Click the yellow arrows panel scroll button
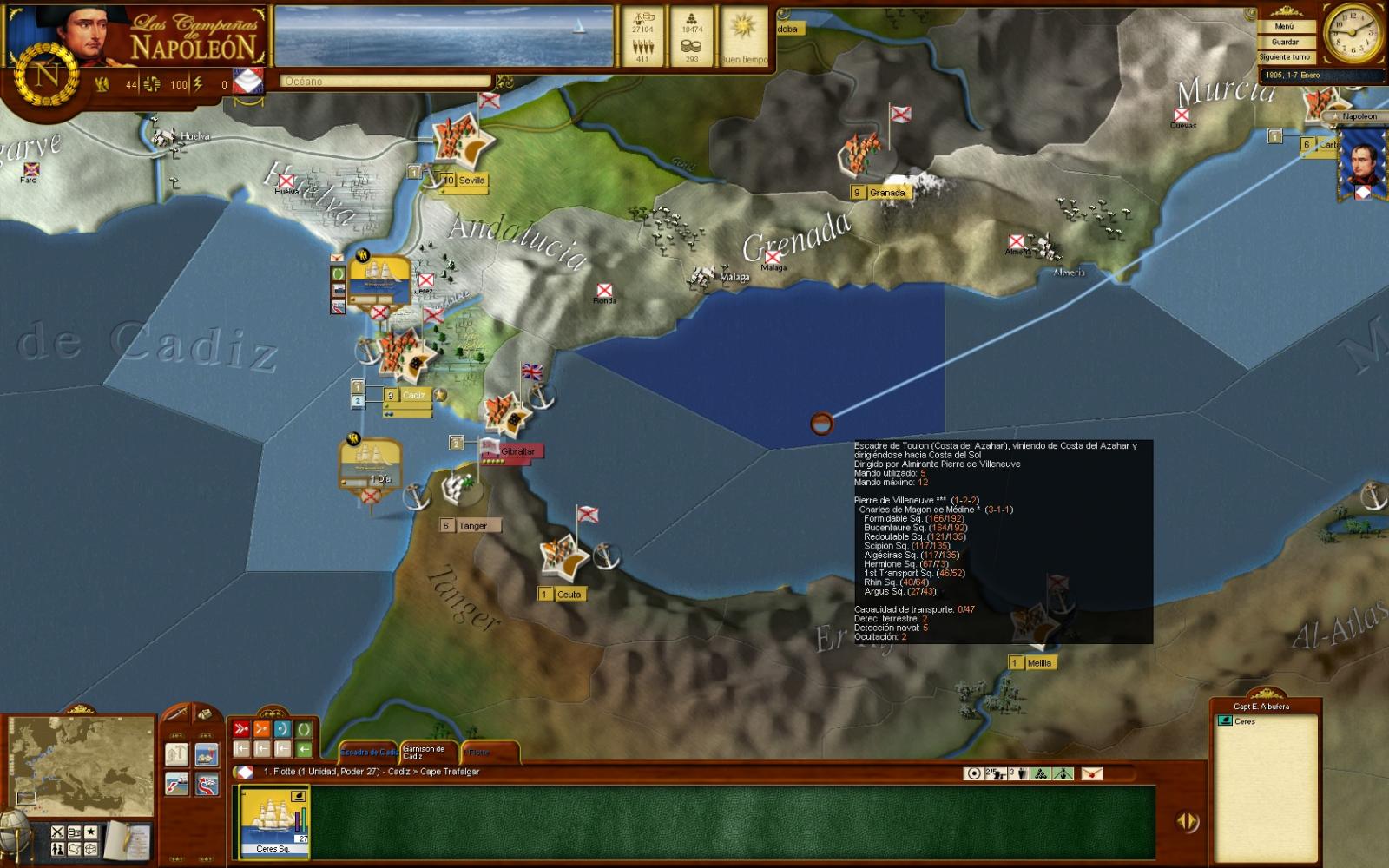This screenshot has height=868, width=1389. [1187, 821]
